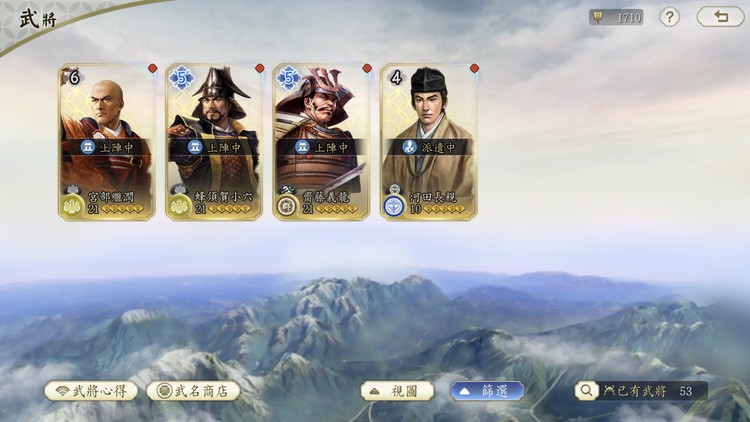Choose the 蜂須賀小六 officer card
This screenshot has height=422, width=750.
pos(214,142)
